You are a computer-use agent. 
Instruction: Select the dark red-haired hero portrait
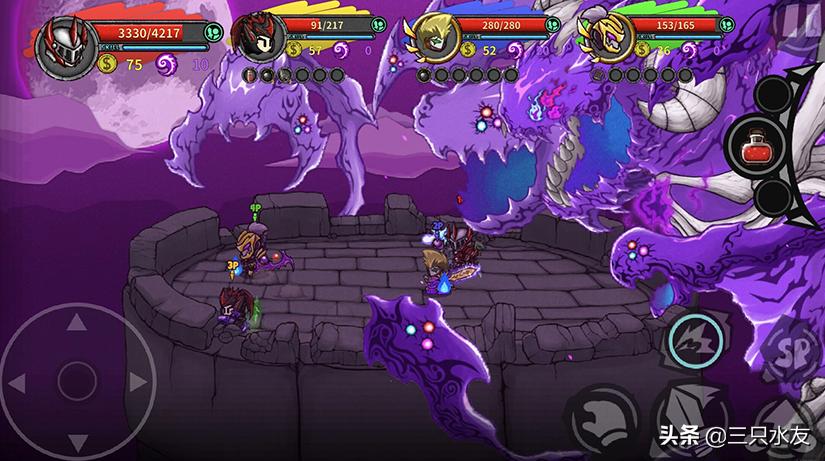[x=254, y=36]
